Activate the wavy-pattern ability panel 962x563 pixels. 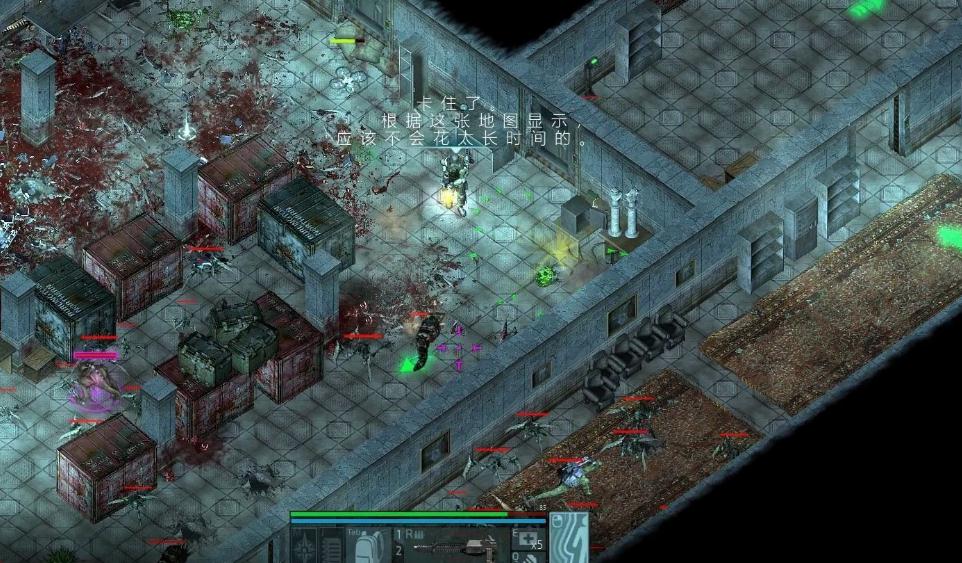569,535
